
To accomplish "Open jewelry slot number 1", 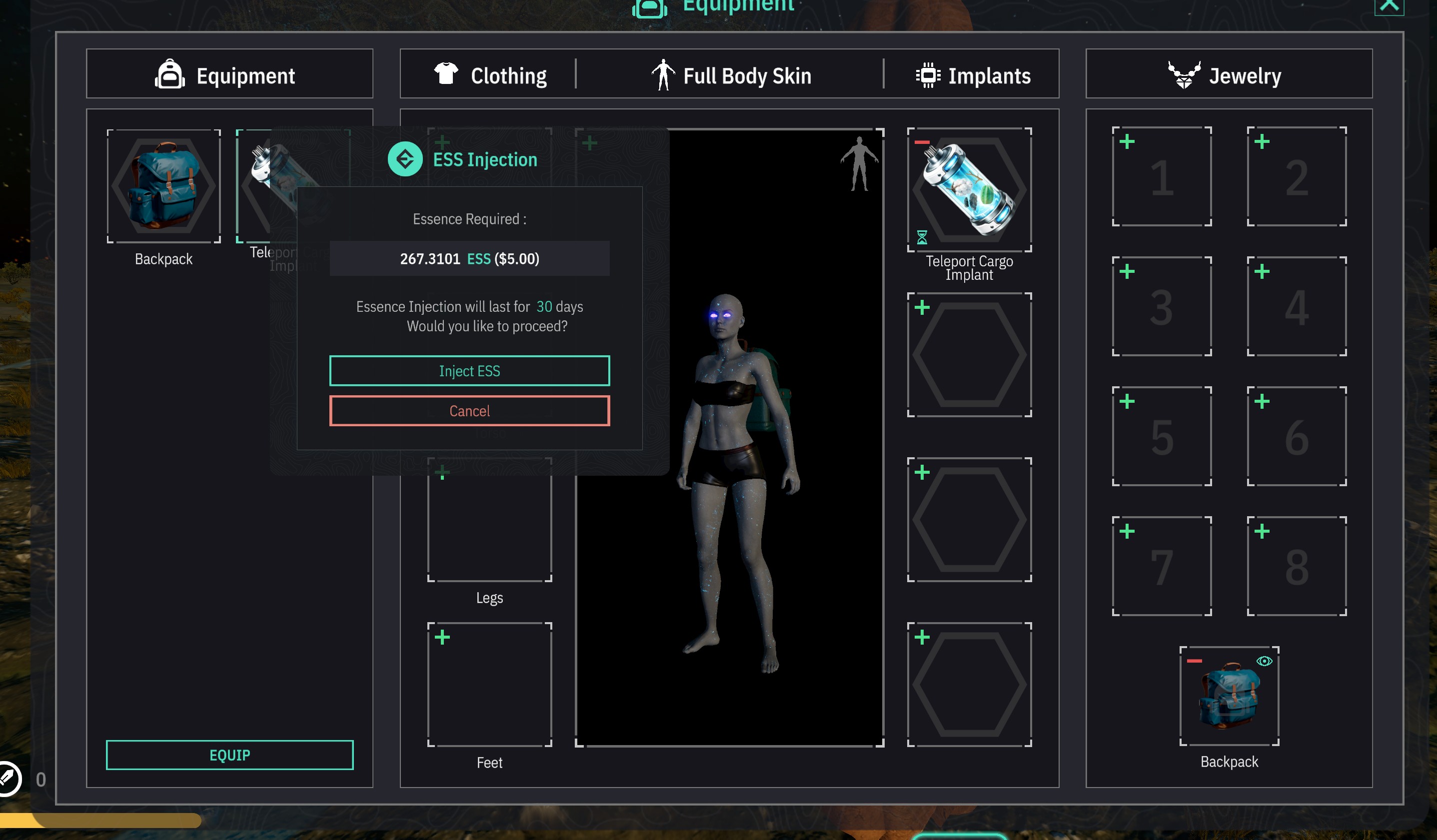I will point(1162,177).
